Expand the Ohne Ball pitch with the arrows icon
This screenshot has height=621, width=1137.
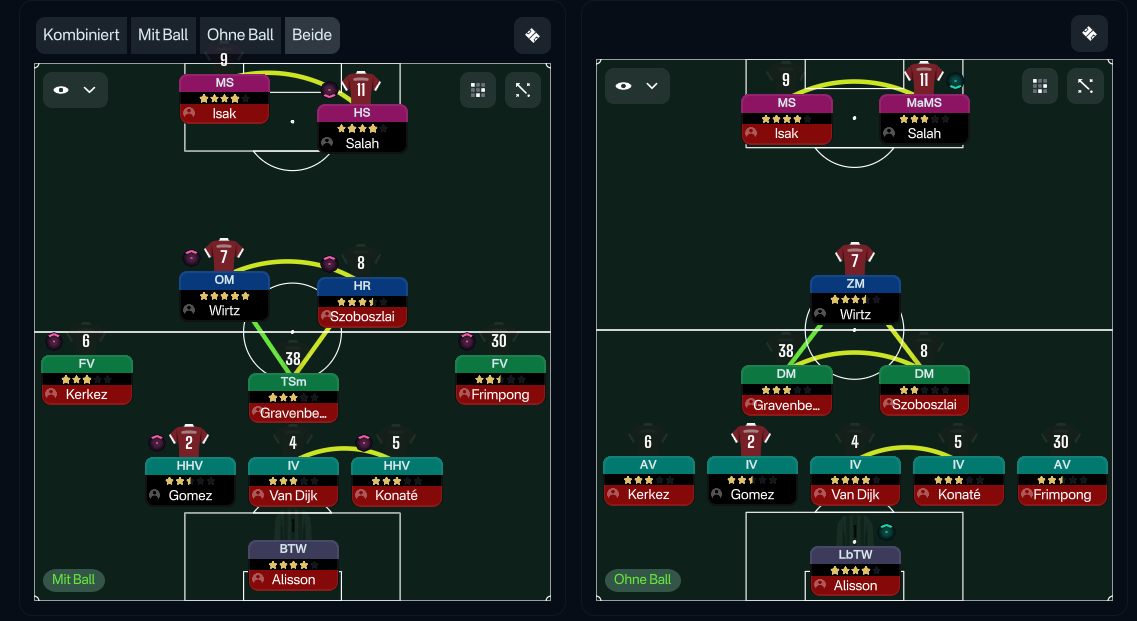pyautogui.click(x=1085, y=86)
